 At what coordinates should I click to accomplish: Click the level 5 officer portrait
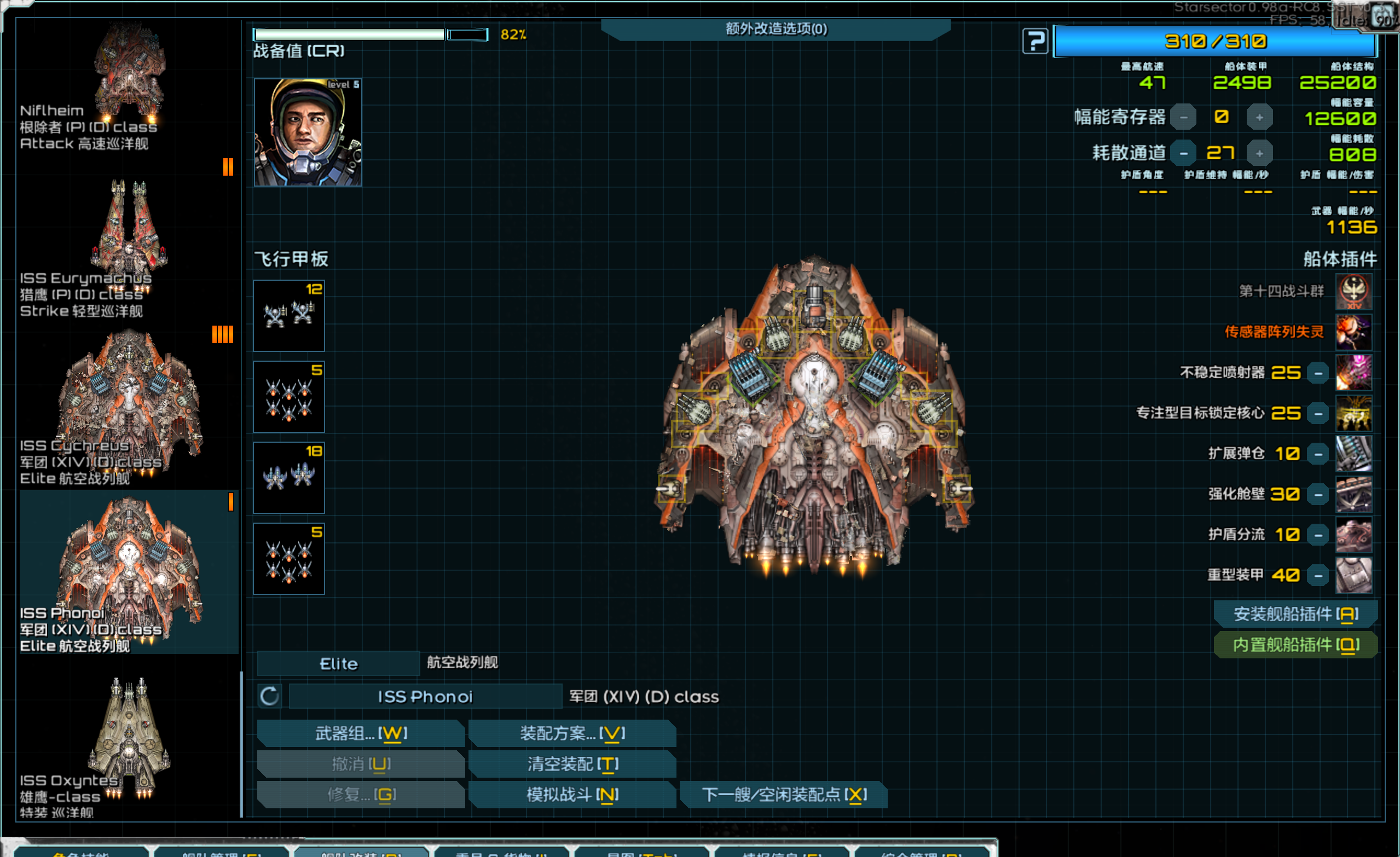tap(308, 132)
